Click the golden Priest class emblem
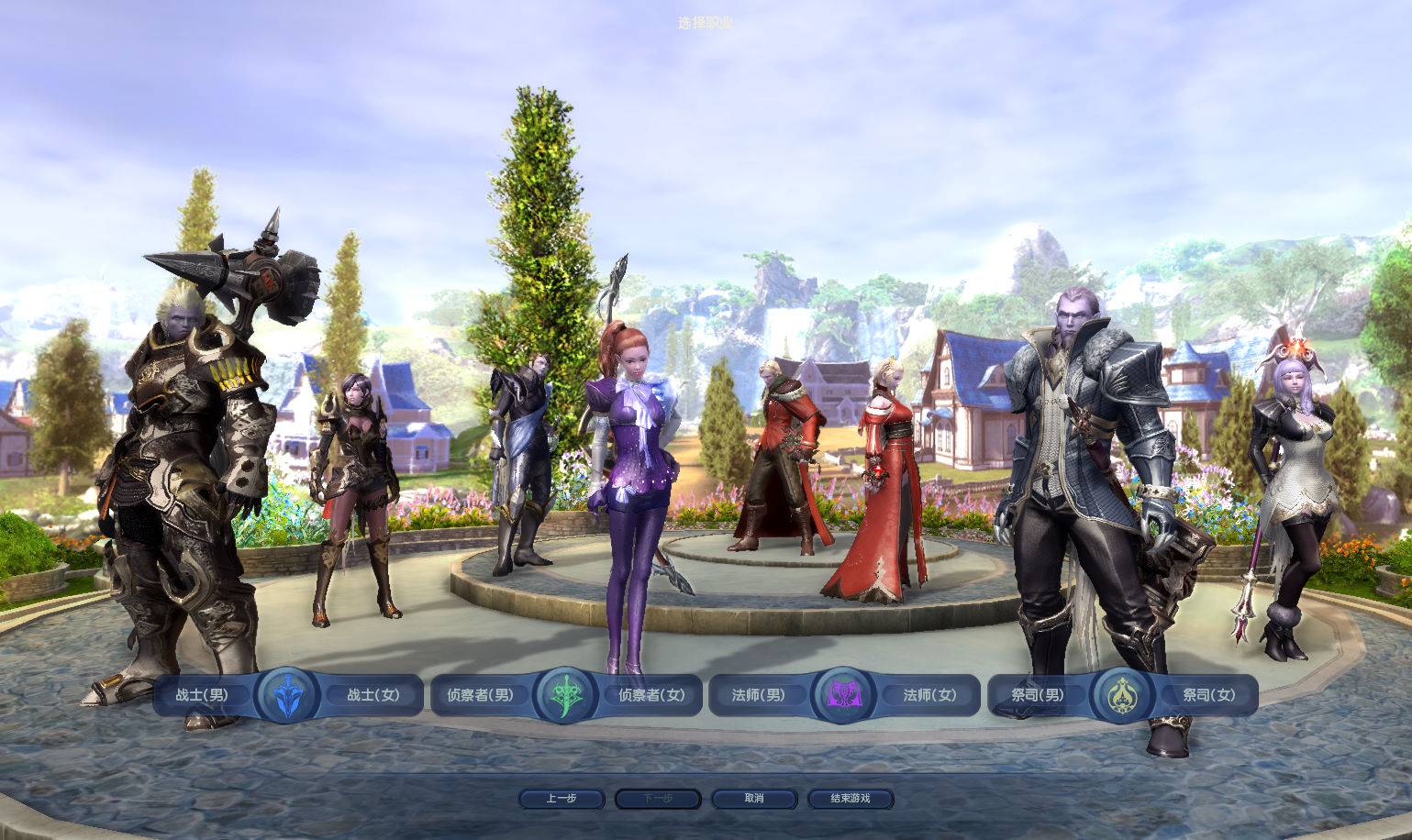The width and height of the screenshot is (1412, 840). 1122,695
